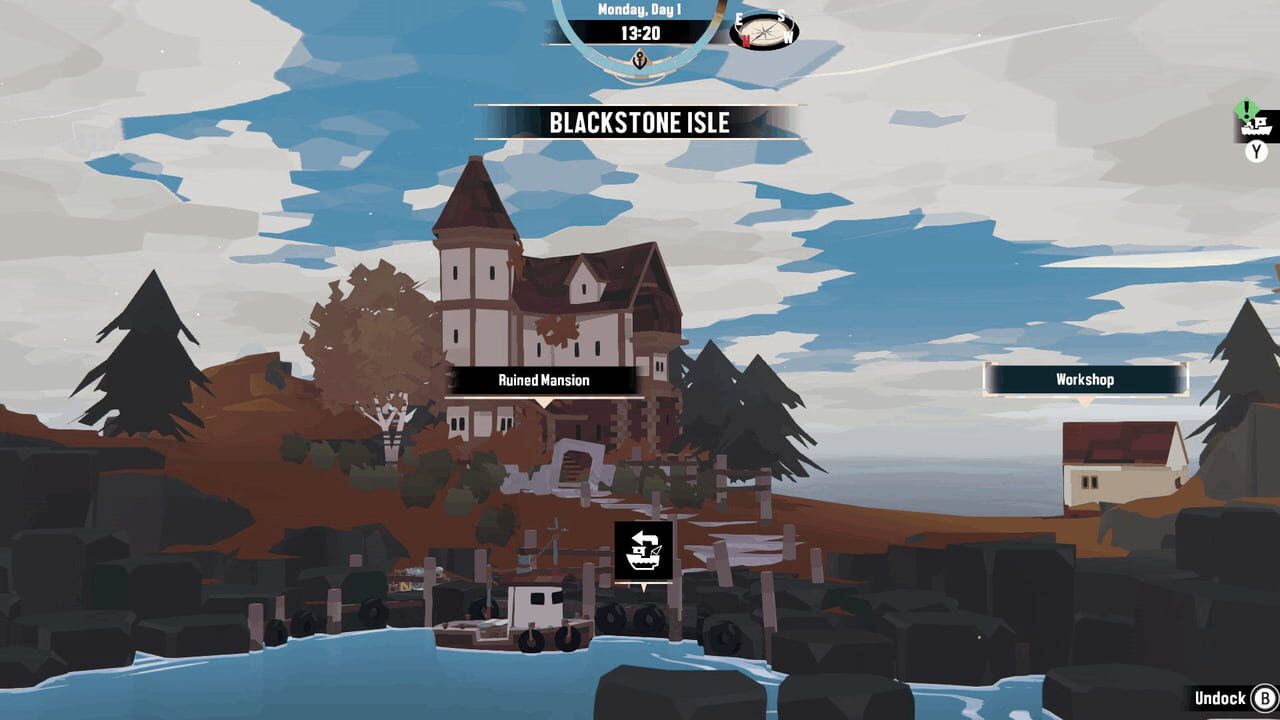The image size is (1280, 720).
Task: Activate the Monday, Day 1 banner
Action: click(642, 9)
